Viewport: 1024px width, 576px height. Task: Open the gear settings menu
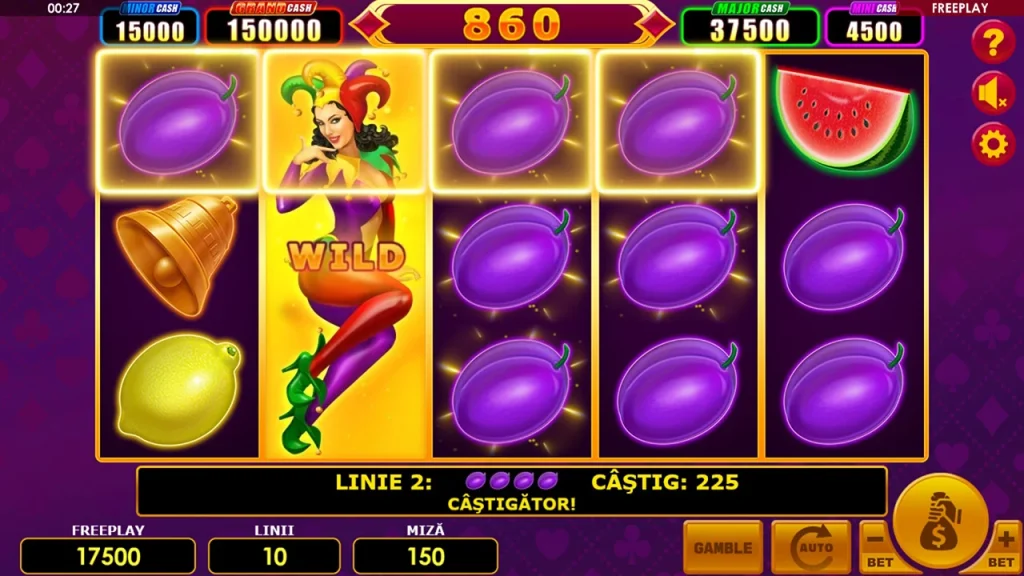point(993,145)
